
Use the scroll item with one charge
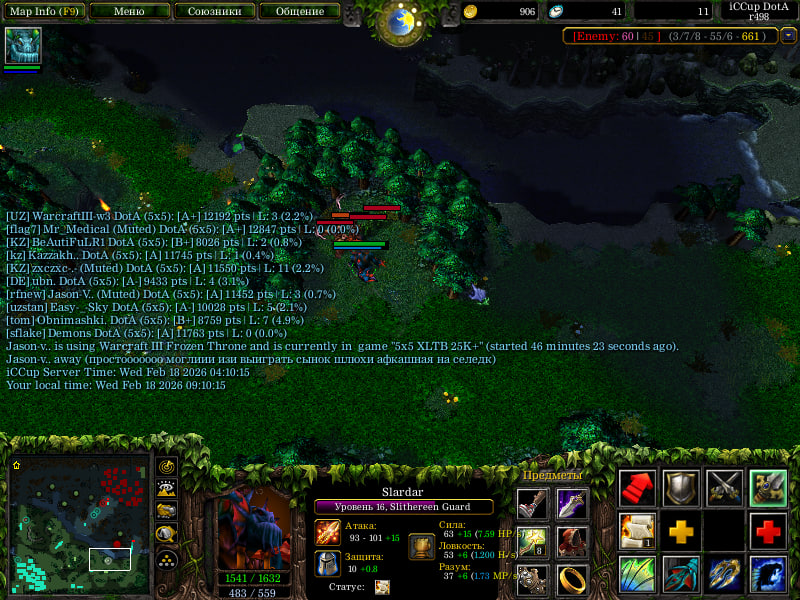(x=637, y=531)
